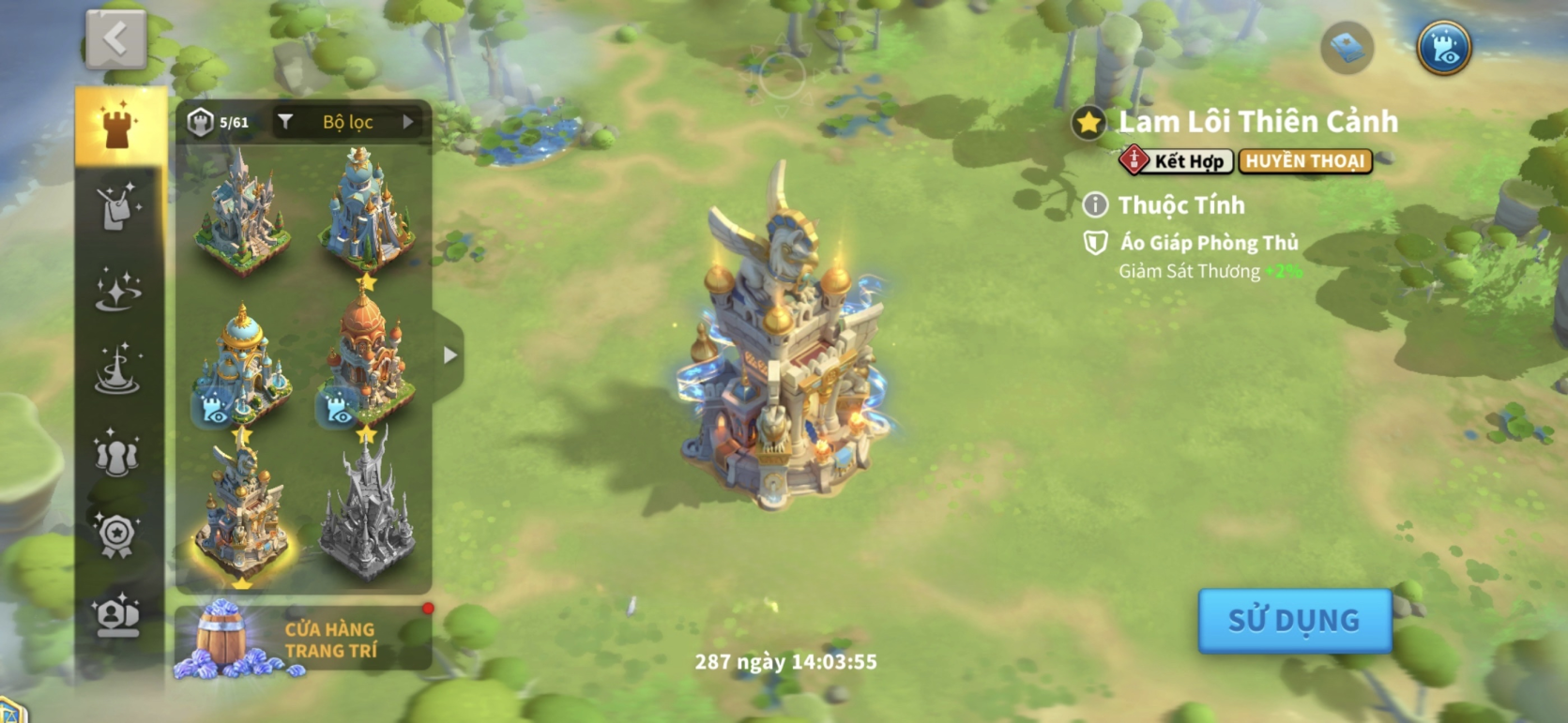Go back using the arrow button

(x=115, y=39)
